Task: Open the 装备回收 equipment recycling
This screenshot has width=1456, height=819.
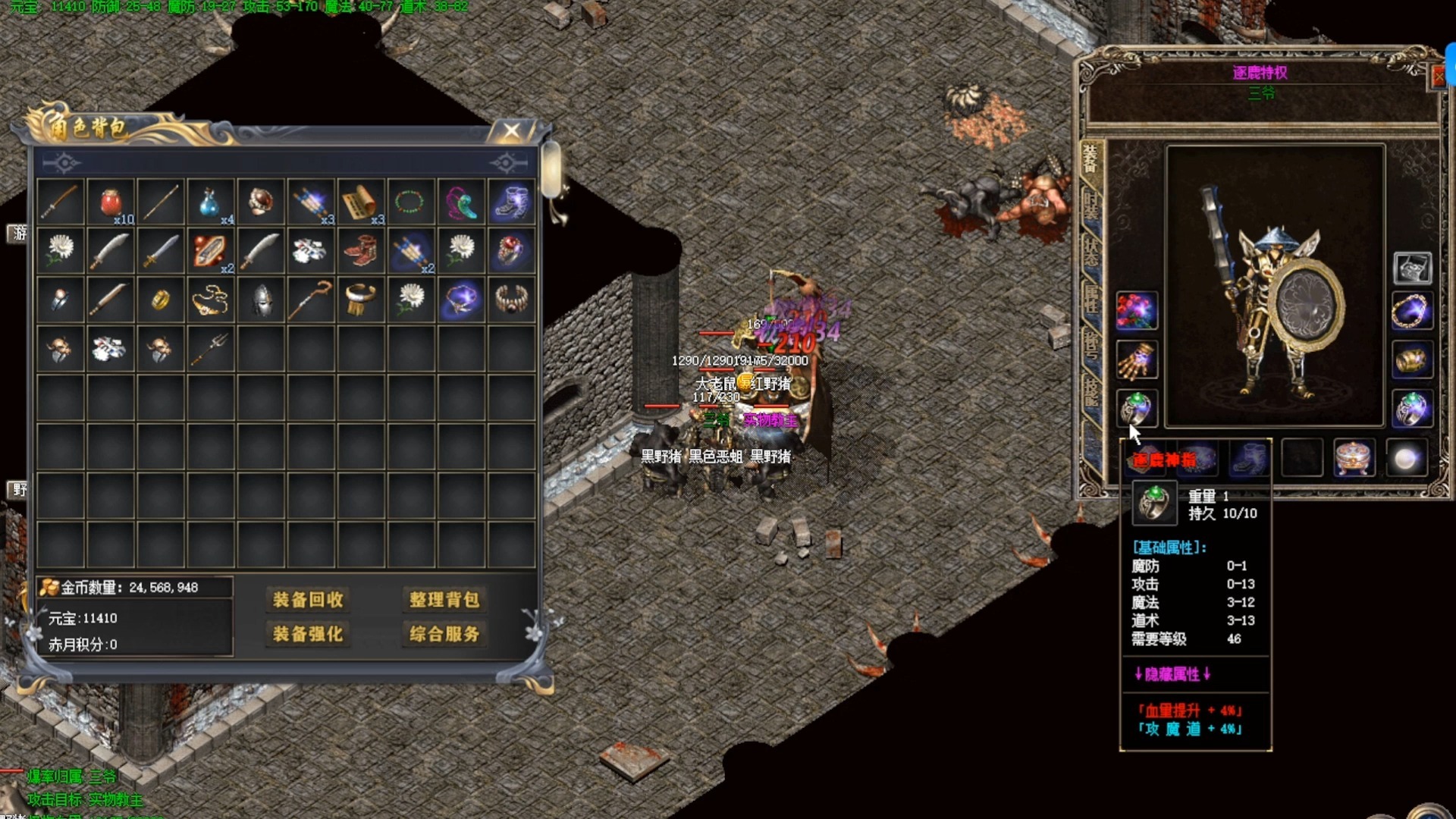Action: [x=308, y=600]
